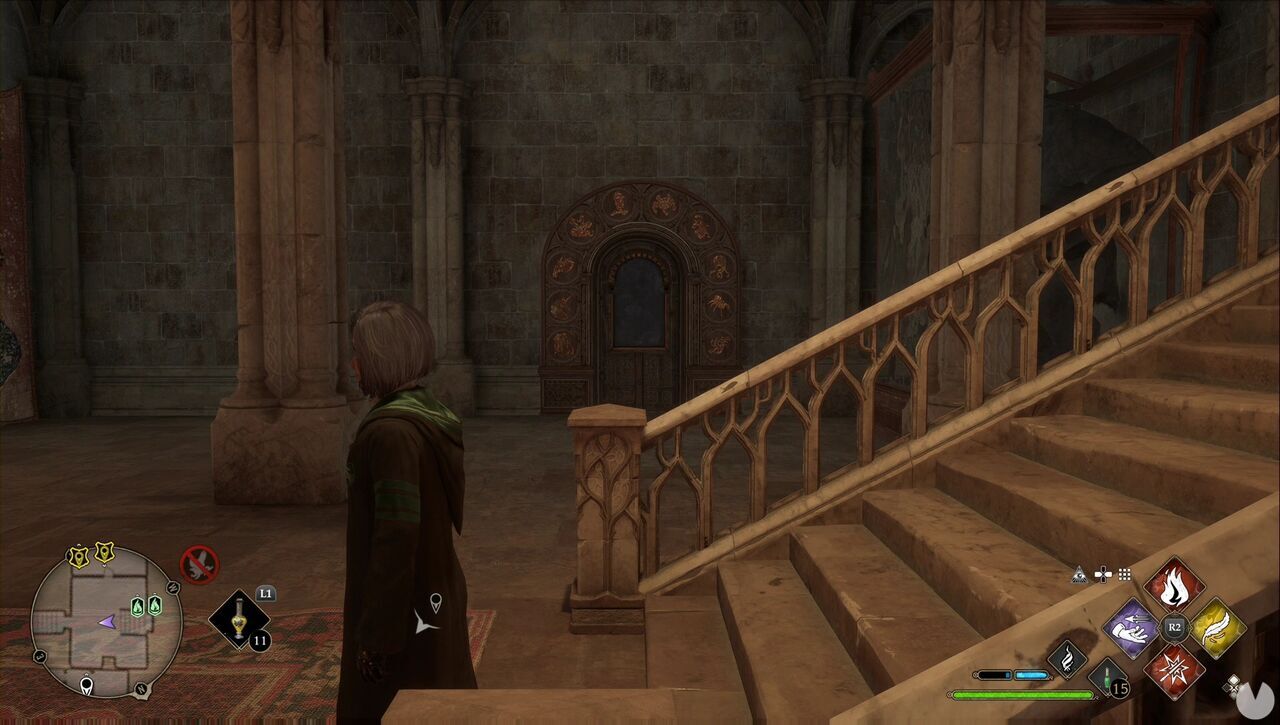Expand the N compass marker on the minimap
The width and height of the screenshot is (1280, 725).
tap(140, 689)
